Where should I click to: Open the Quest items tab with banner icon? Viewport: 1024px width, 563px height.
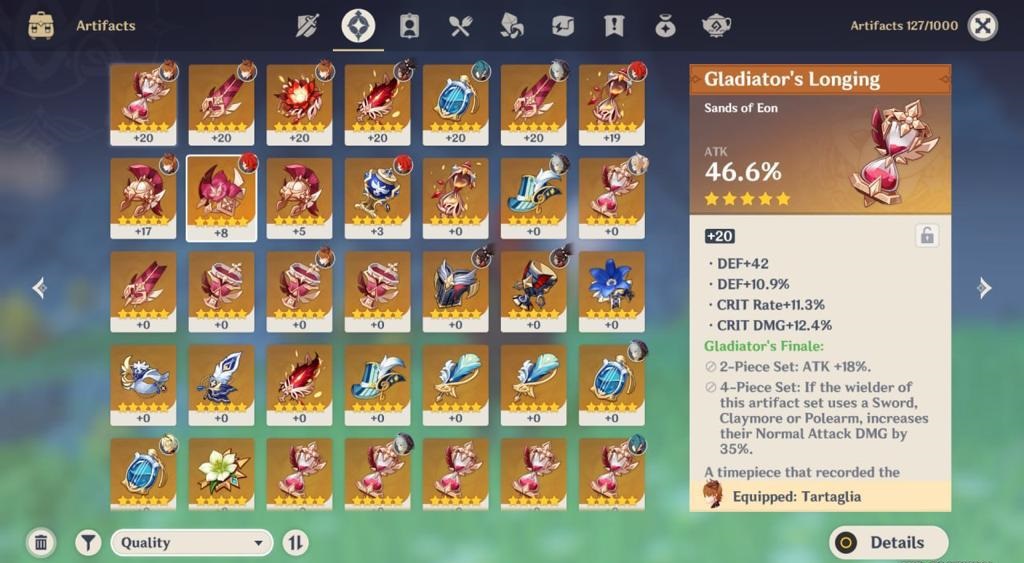[614, 26]
